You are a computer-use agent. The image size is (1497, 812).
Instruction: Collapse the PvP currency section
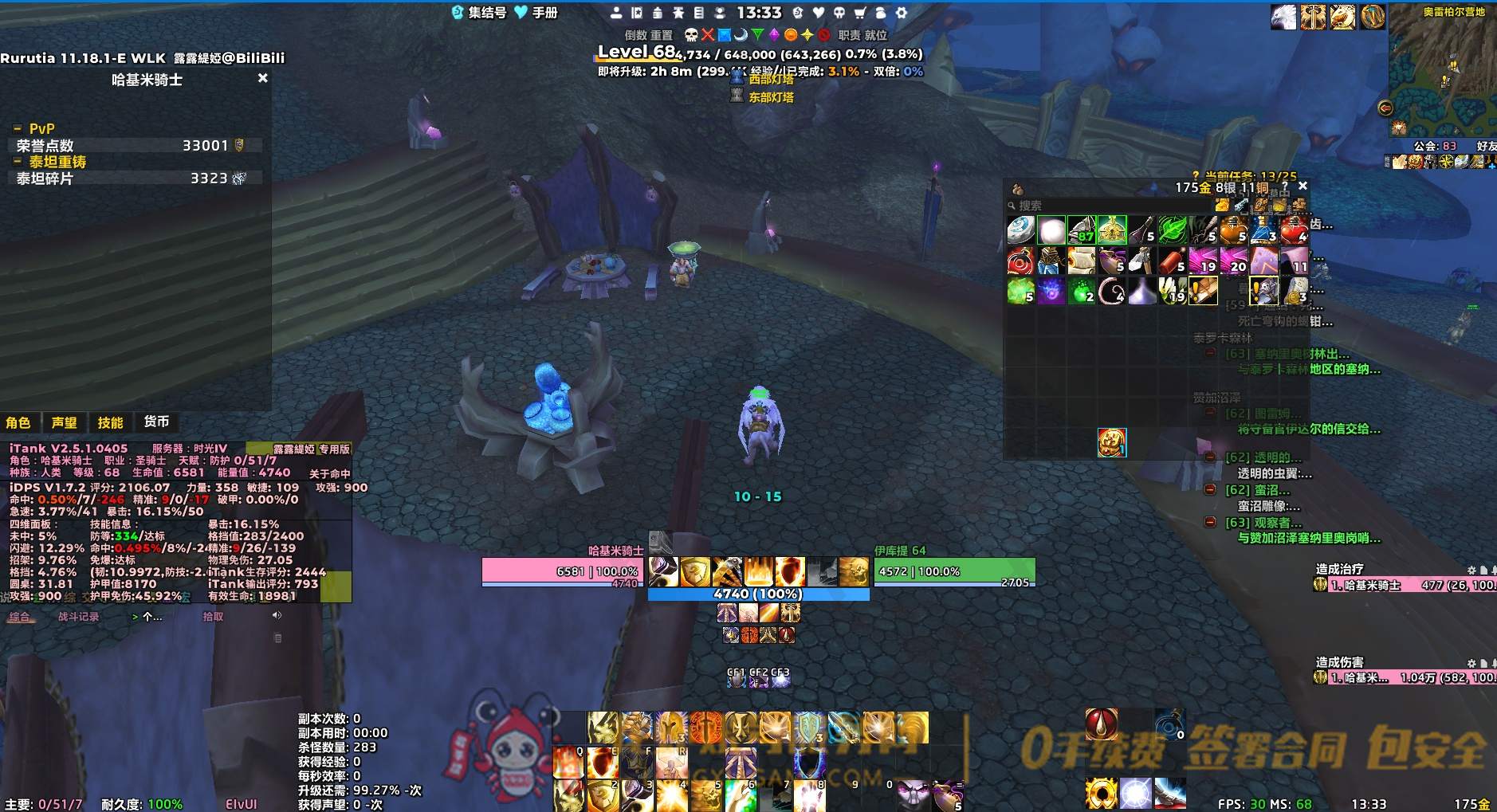tap(18, 129)
